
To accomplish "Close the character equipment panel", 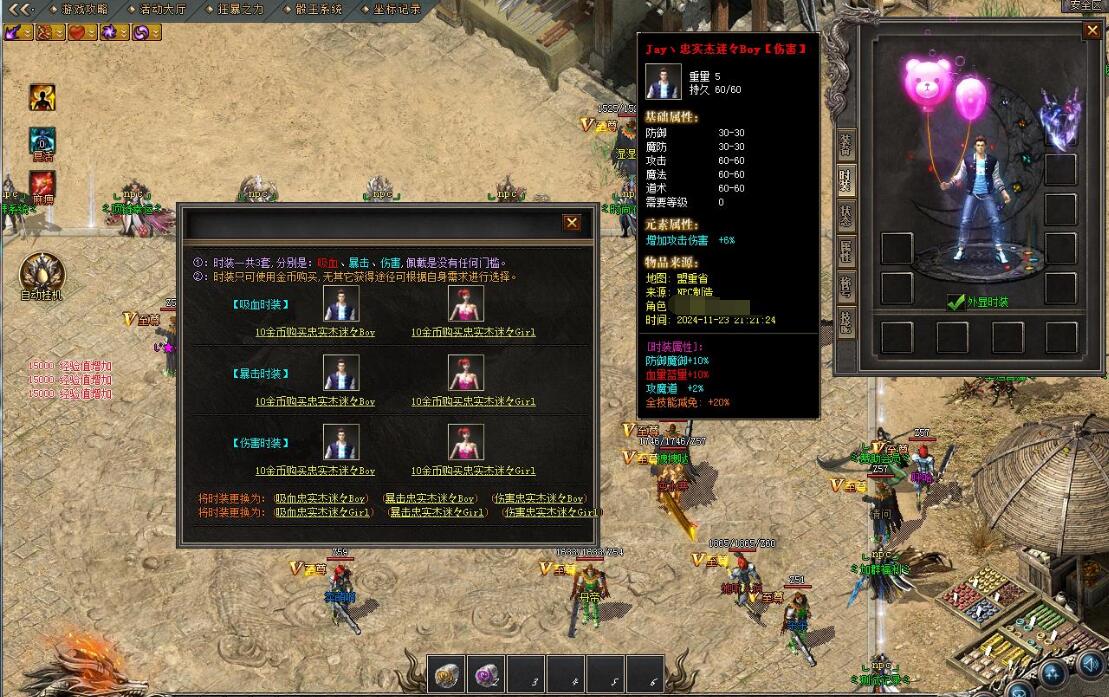I will click(1091, 31).
